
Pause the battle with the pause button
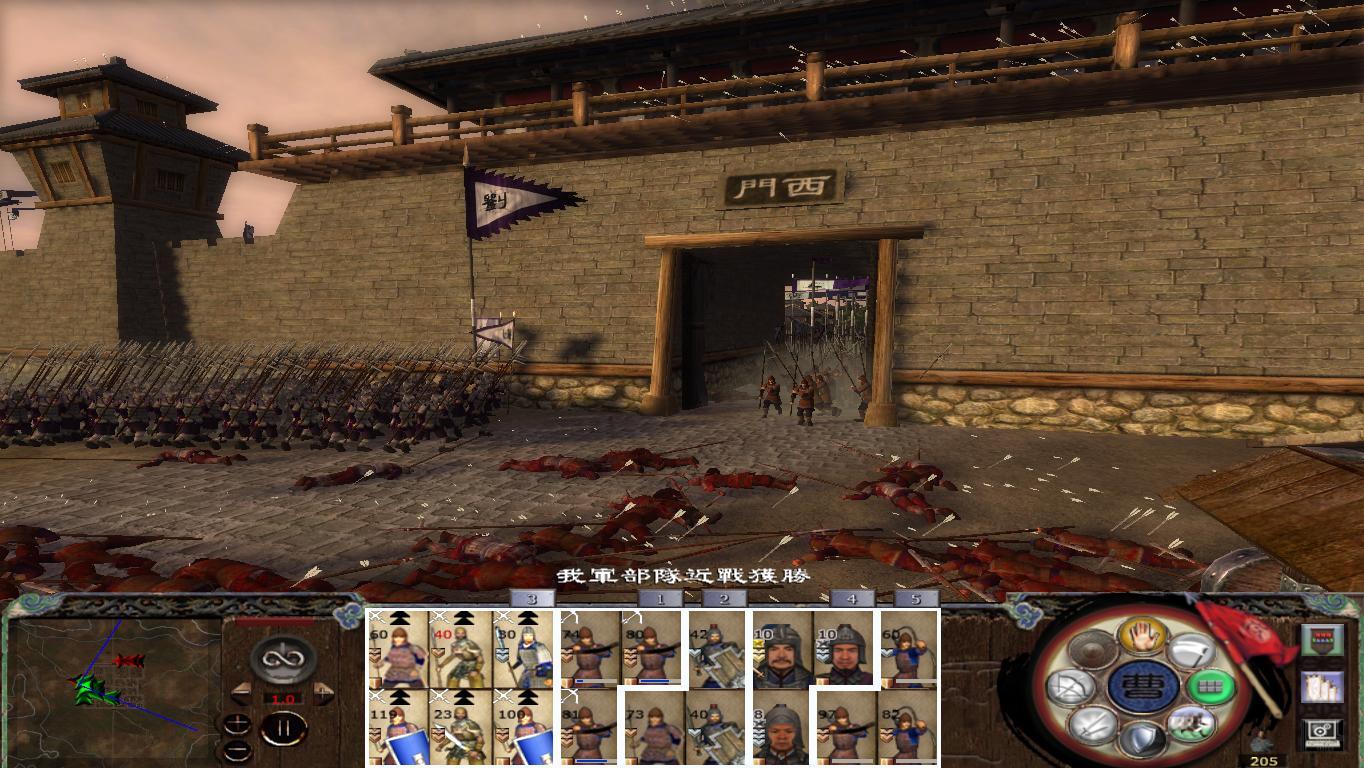pyautogui.click(x=285, y=727)
